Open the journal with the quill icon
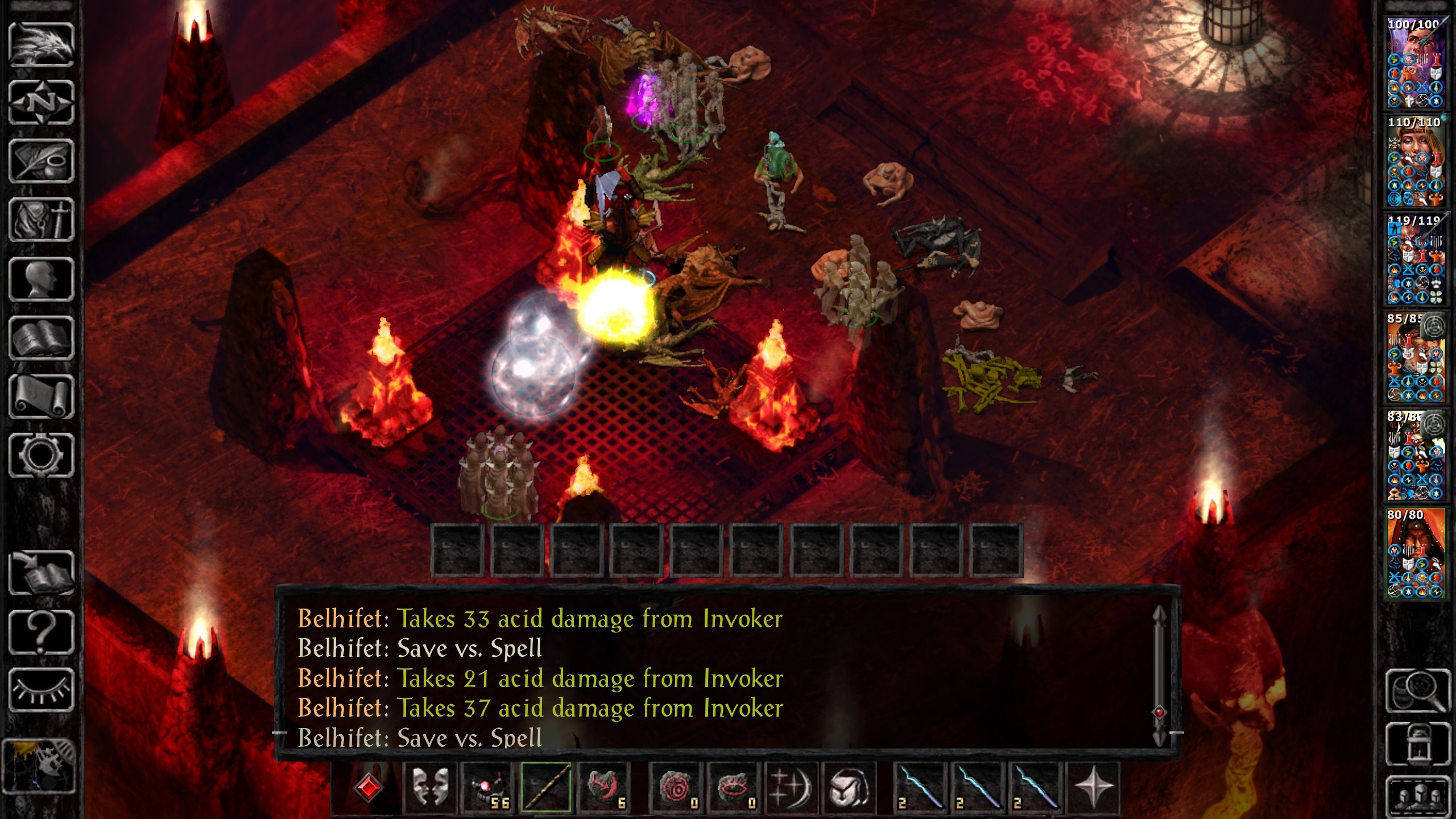The image size is (1456, 819). click(x=41, y=162)
